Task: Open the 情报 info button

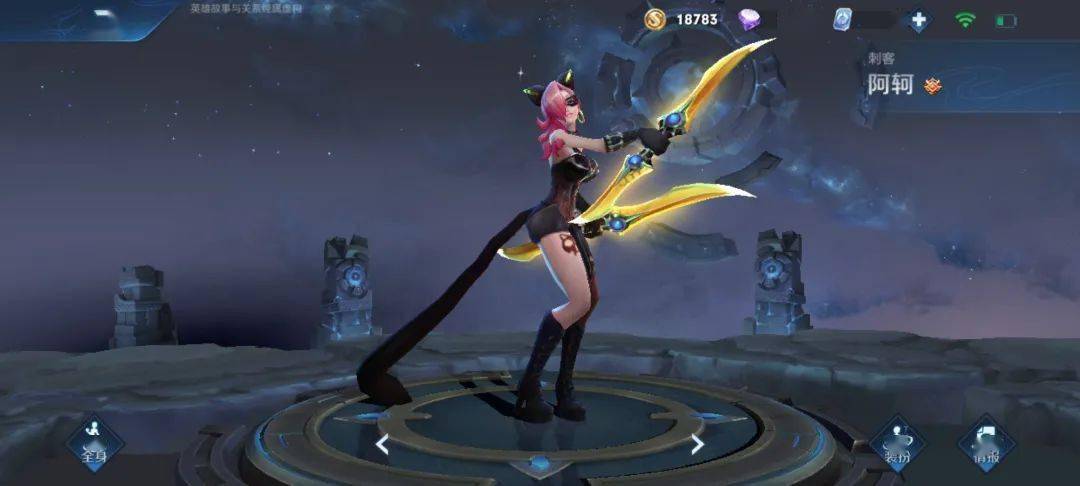Action: pos(986,444)
